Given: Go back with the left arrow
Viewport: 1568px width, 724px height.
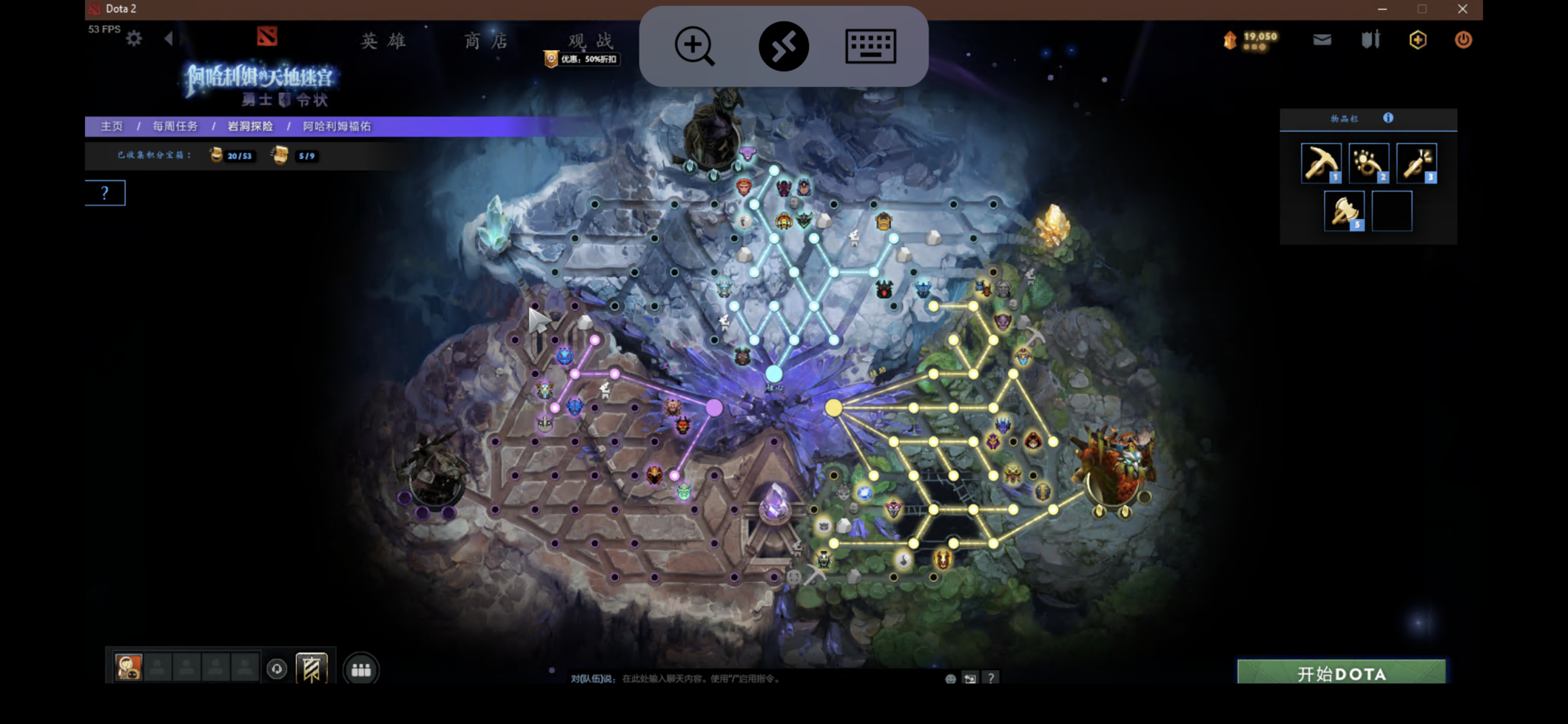Looking at the screenshot, I should (x=169, y=38).
